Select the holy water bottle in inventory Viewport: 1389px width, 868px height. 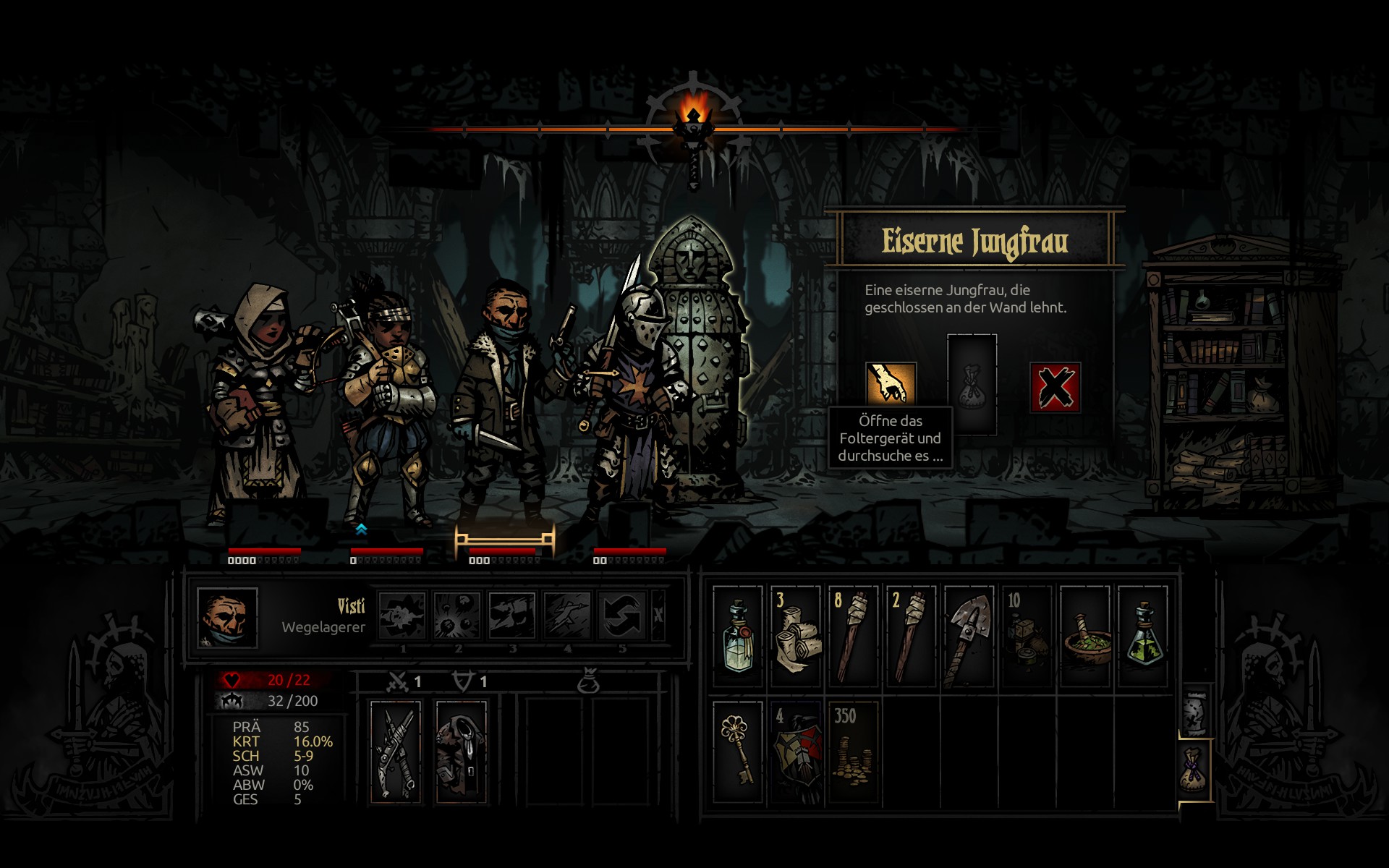738,636
